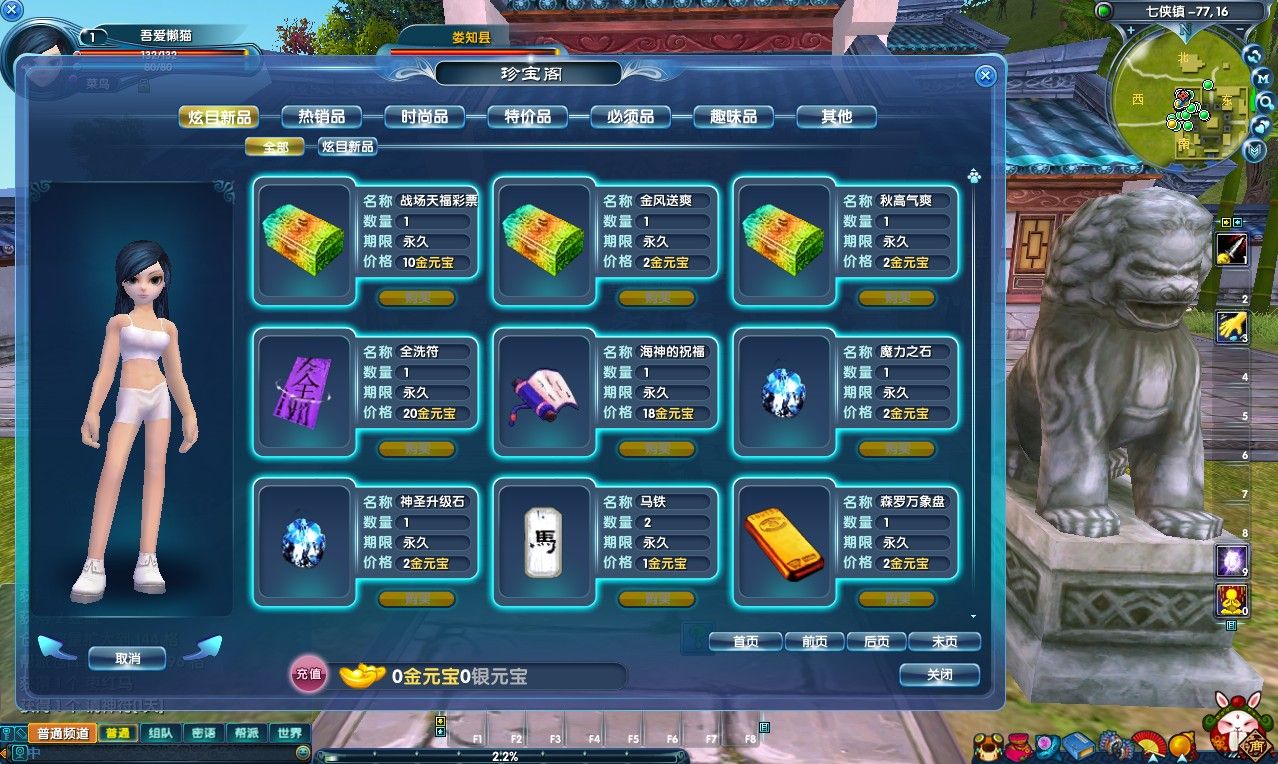Go to the 后页 next page

pyautogui.click(x=876, y=642)
